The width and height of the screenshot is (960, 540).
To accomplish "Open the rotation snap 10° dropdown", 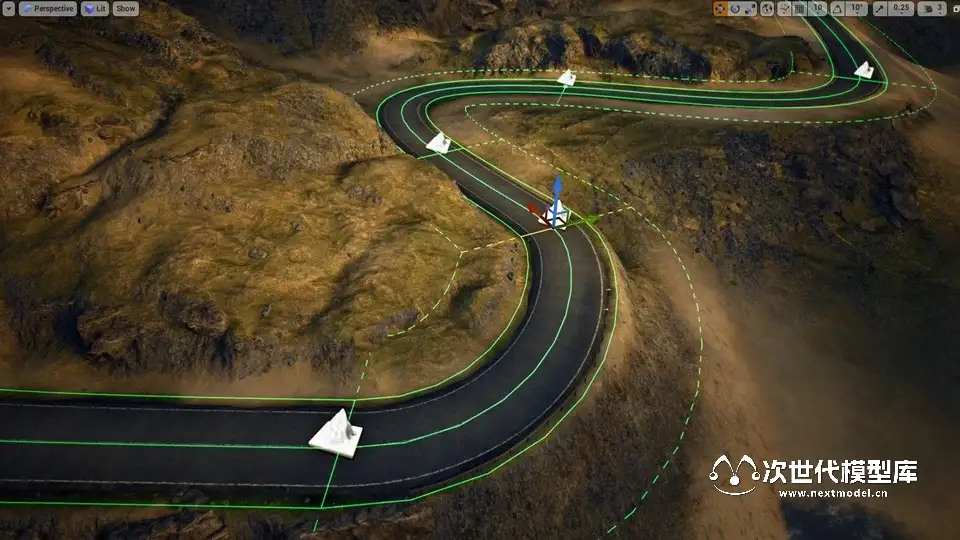I will click(x=856, y=8).
